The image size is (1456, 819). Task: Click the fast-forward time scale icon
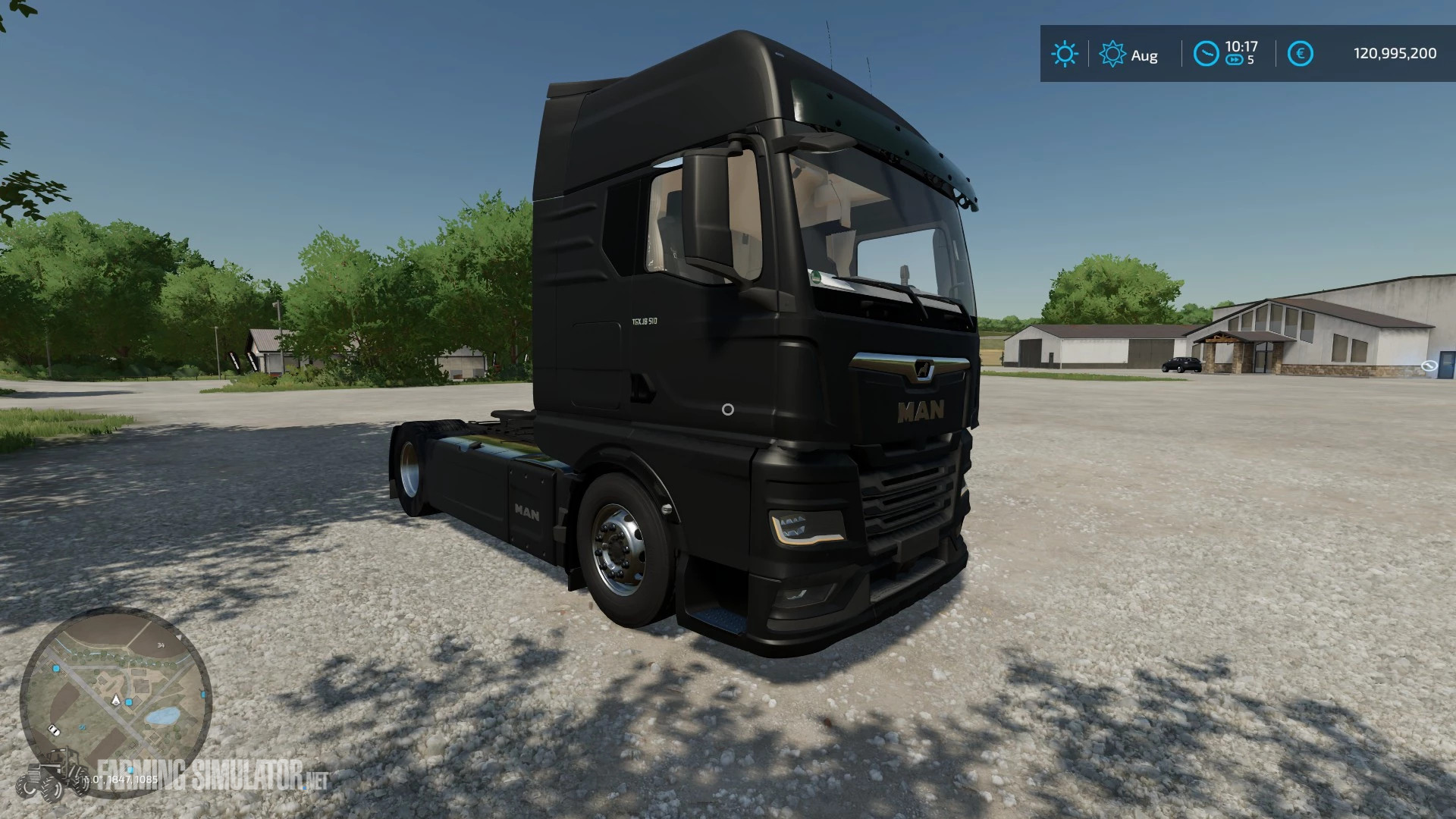(x=1235, y=58)
